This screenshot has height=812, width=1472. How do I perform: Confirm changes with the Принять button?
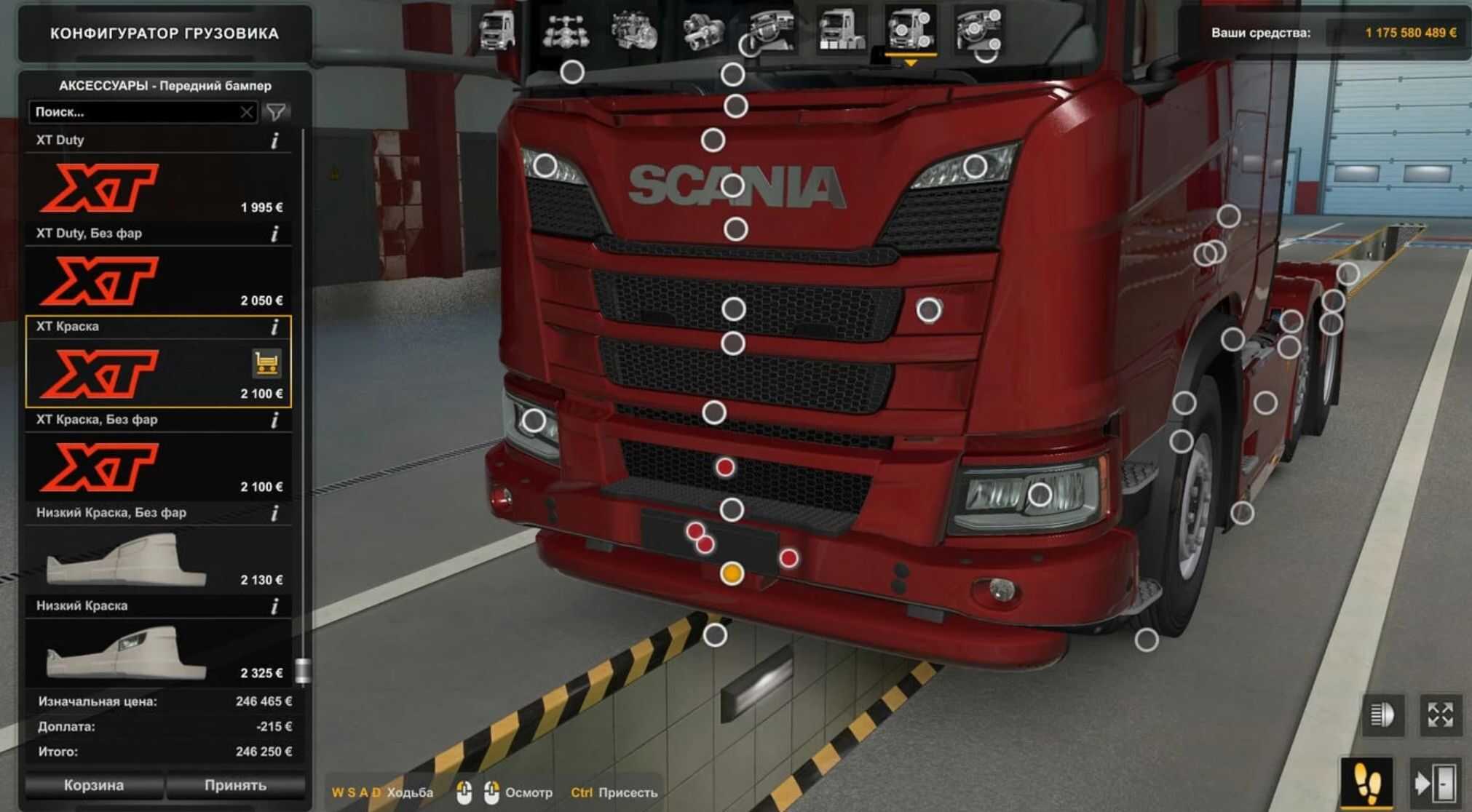pos(235,785)
